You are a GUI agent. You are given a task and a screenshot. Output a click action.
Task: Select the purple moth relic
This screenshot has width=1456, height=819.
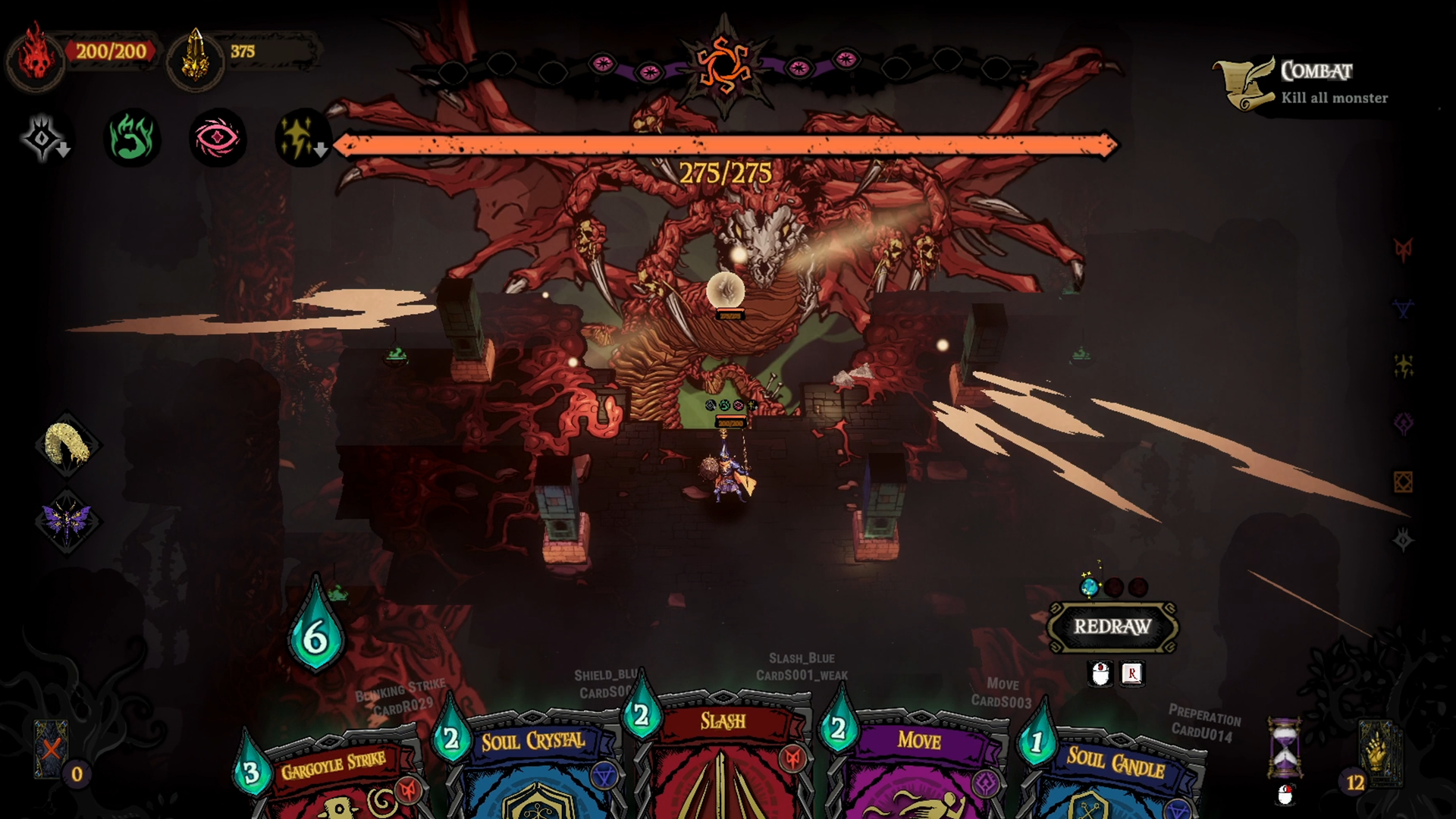click(x=67, y=522)
